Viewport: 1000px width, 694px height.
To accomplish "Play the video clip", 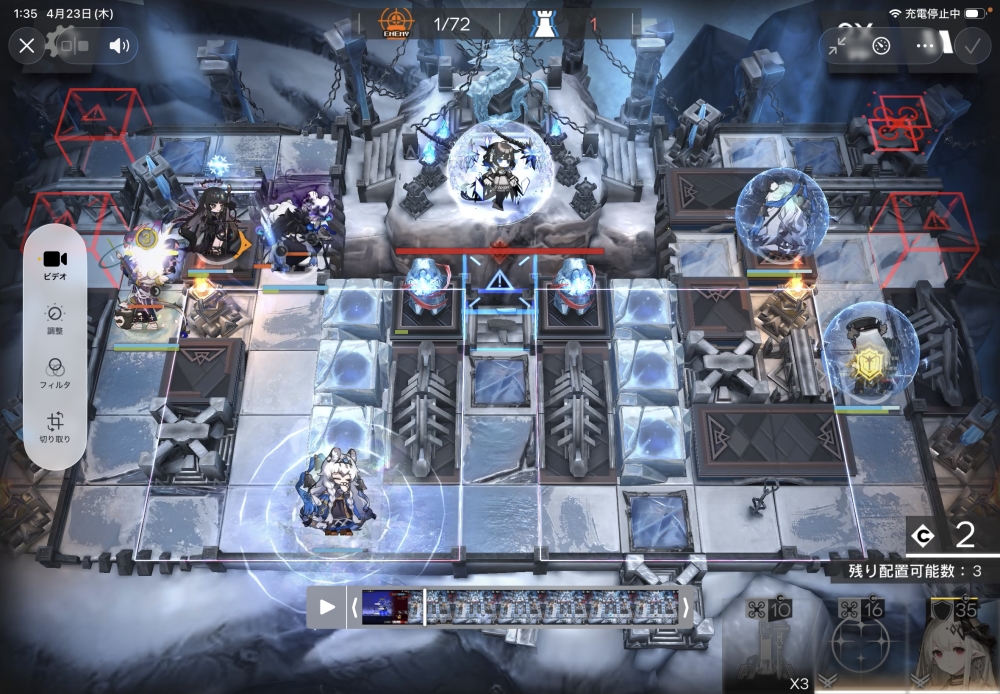I will click(327, 607).
